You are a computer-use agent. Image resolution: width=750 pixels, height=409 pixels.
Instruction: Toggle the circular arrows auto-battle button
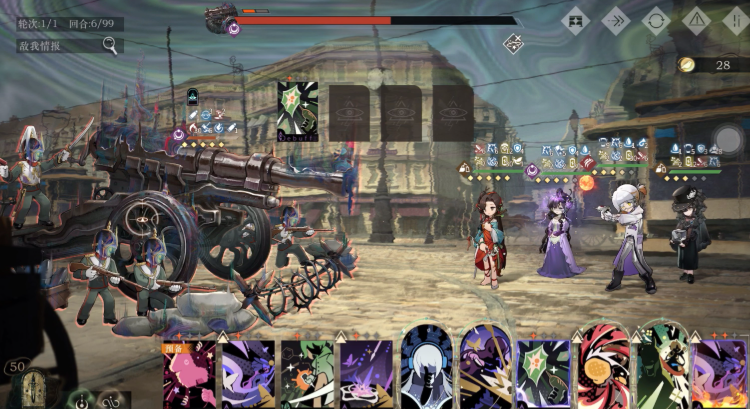tap(656, 20)
